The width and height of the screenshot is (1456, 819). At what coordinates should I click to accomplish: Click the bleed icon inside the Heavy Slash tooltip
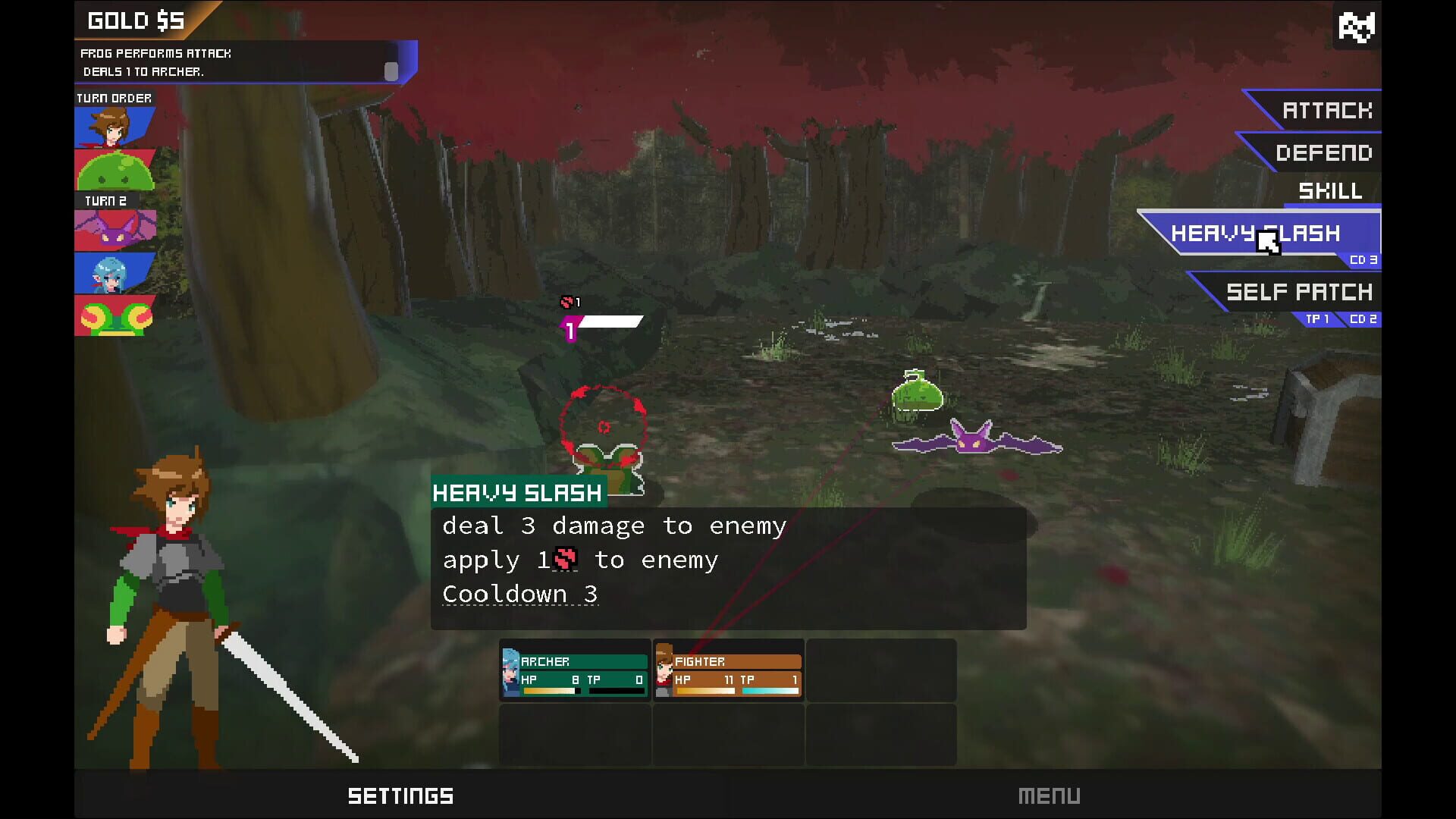pyautogui.click(x=564, y=559)
